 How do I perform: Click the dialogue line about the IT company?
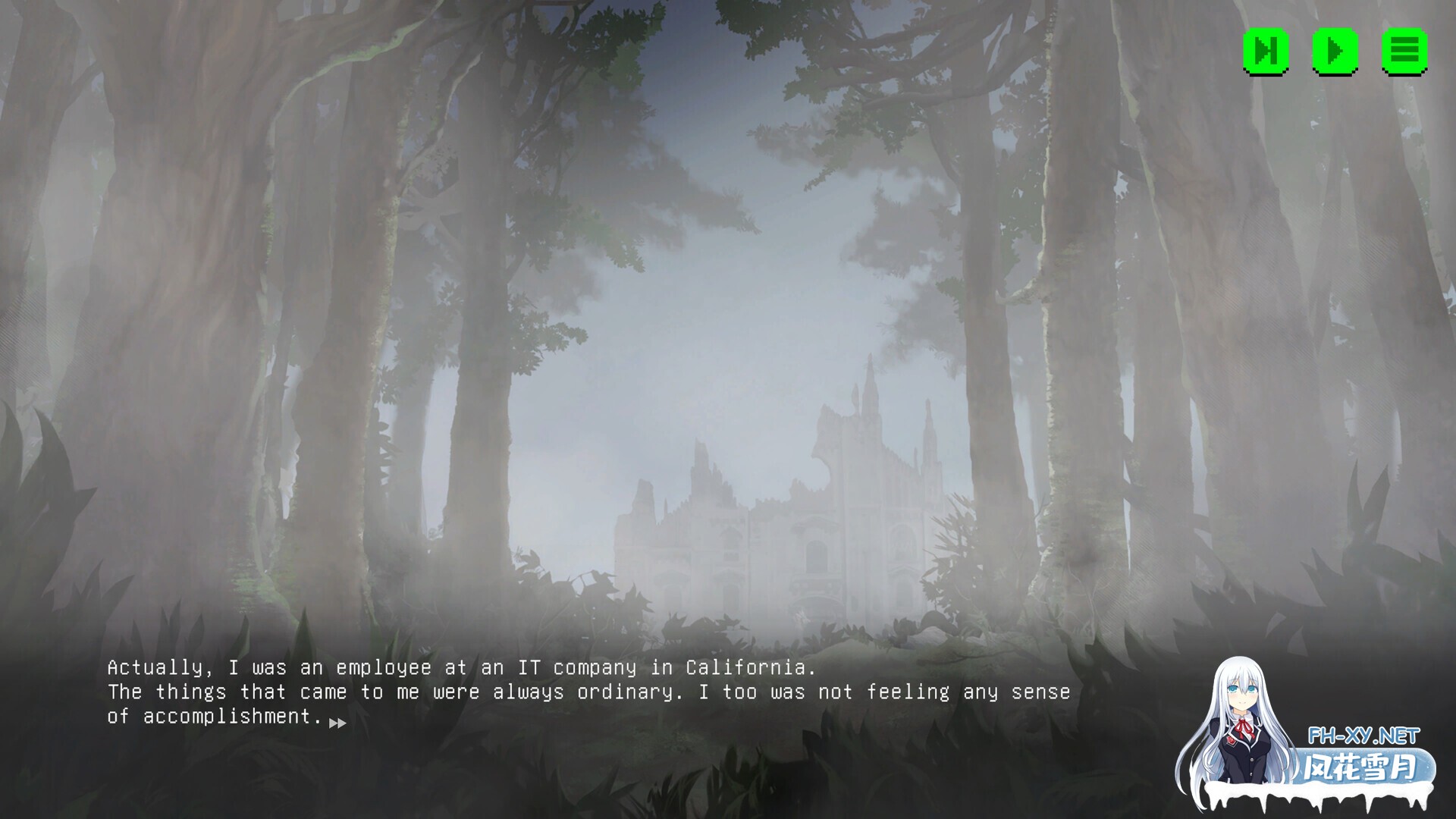461,668
